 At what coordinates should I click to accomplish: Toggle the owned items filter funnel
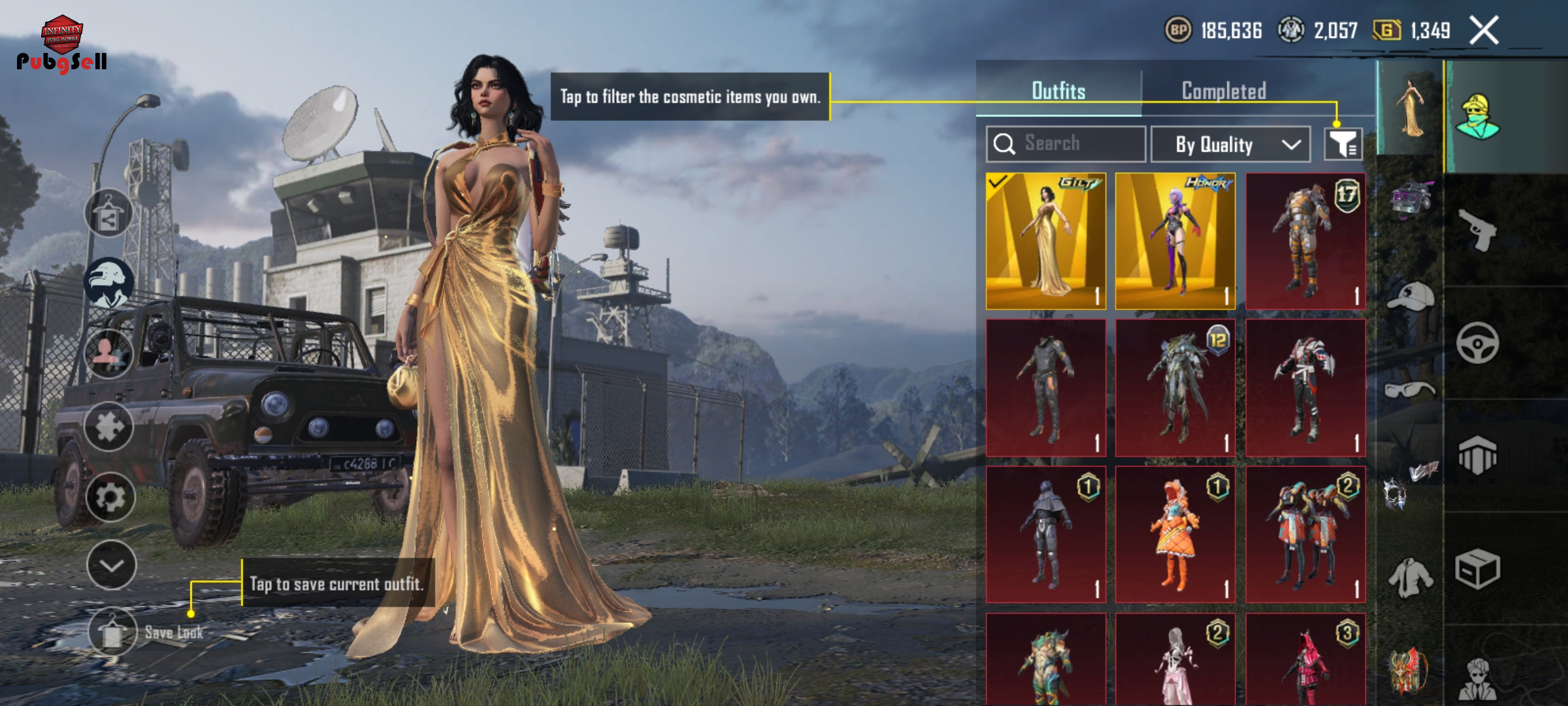tap(1343, 144)
